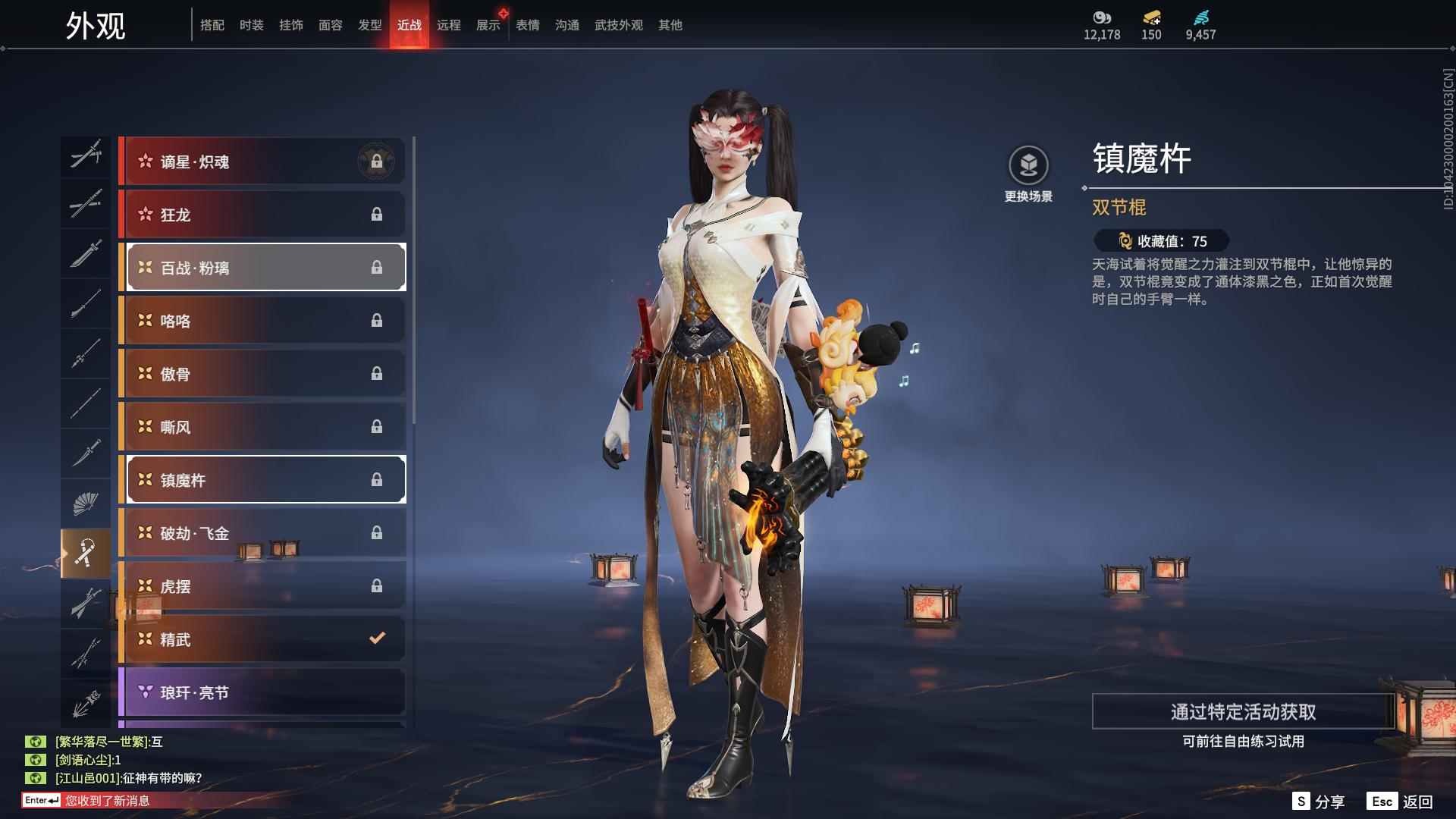Switch to the 远程 tab
1456x819 pixels.
pyautogui.click(x=450, y=24)
